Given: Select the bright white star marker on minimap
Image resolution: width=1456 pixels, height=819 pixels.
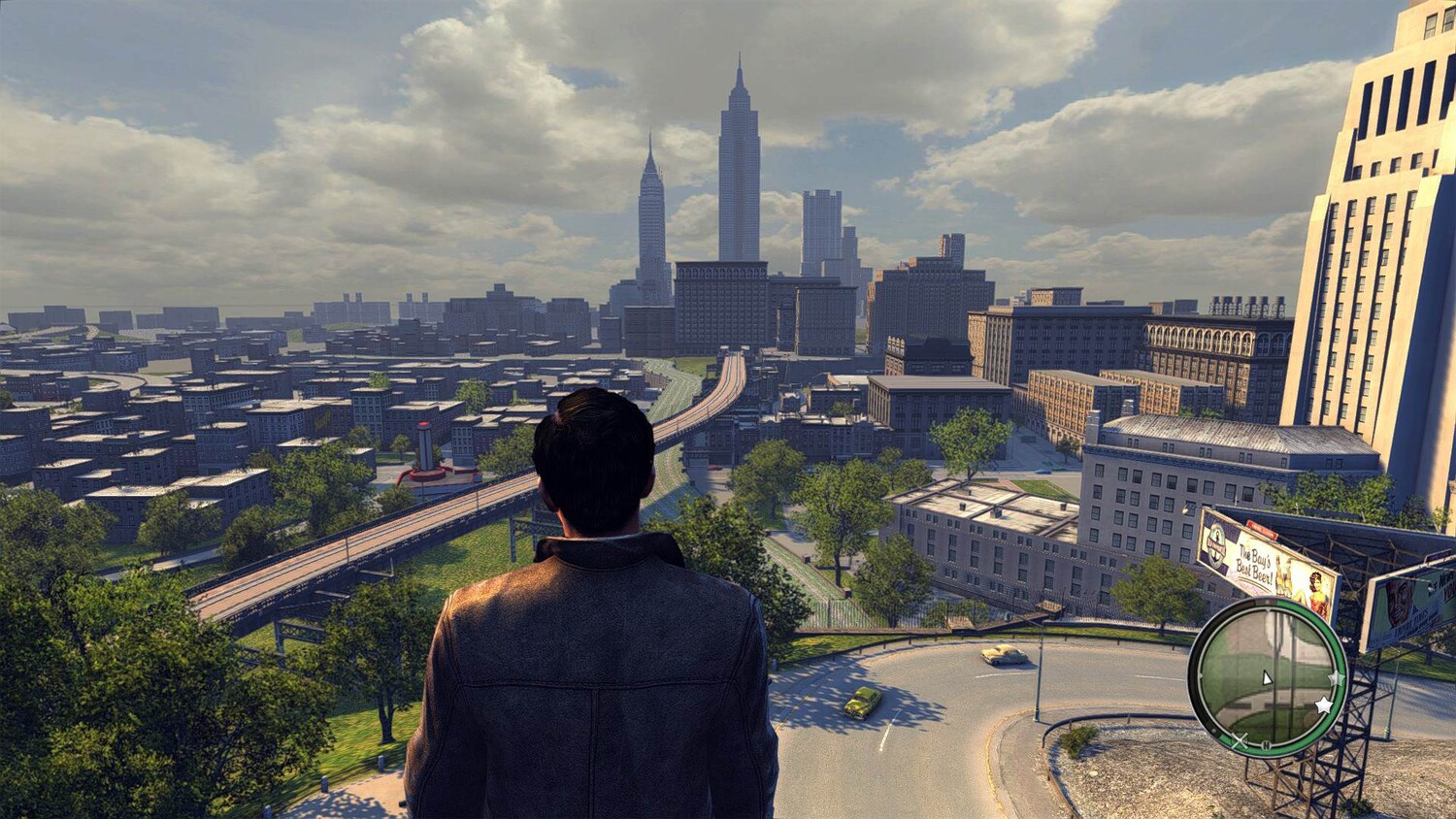Looking at the screenshot, I should [1322, 704].
